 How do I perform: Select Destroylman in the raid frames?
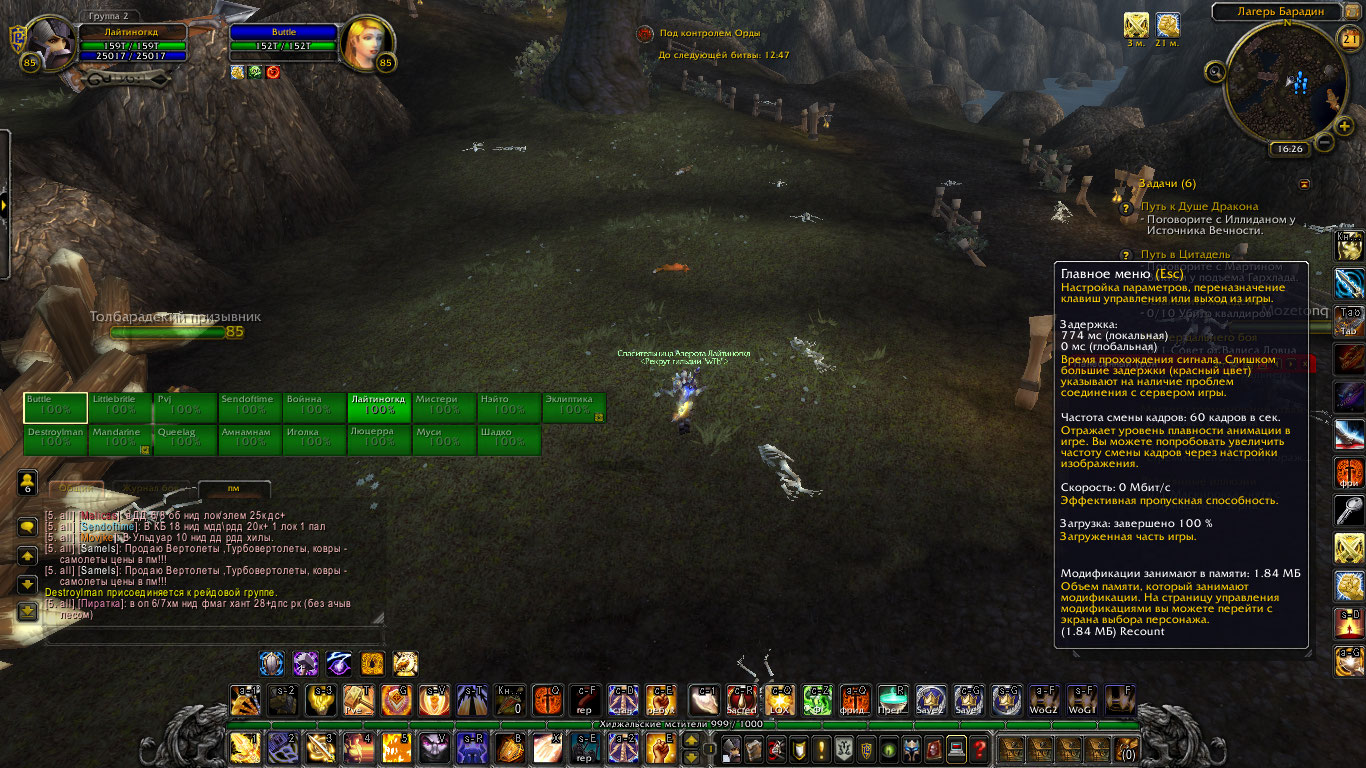click(55, 440)
